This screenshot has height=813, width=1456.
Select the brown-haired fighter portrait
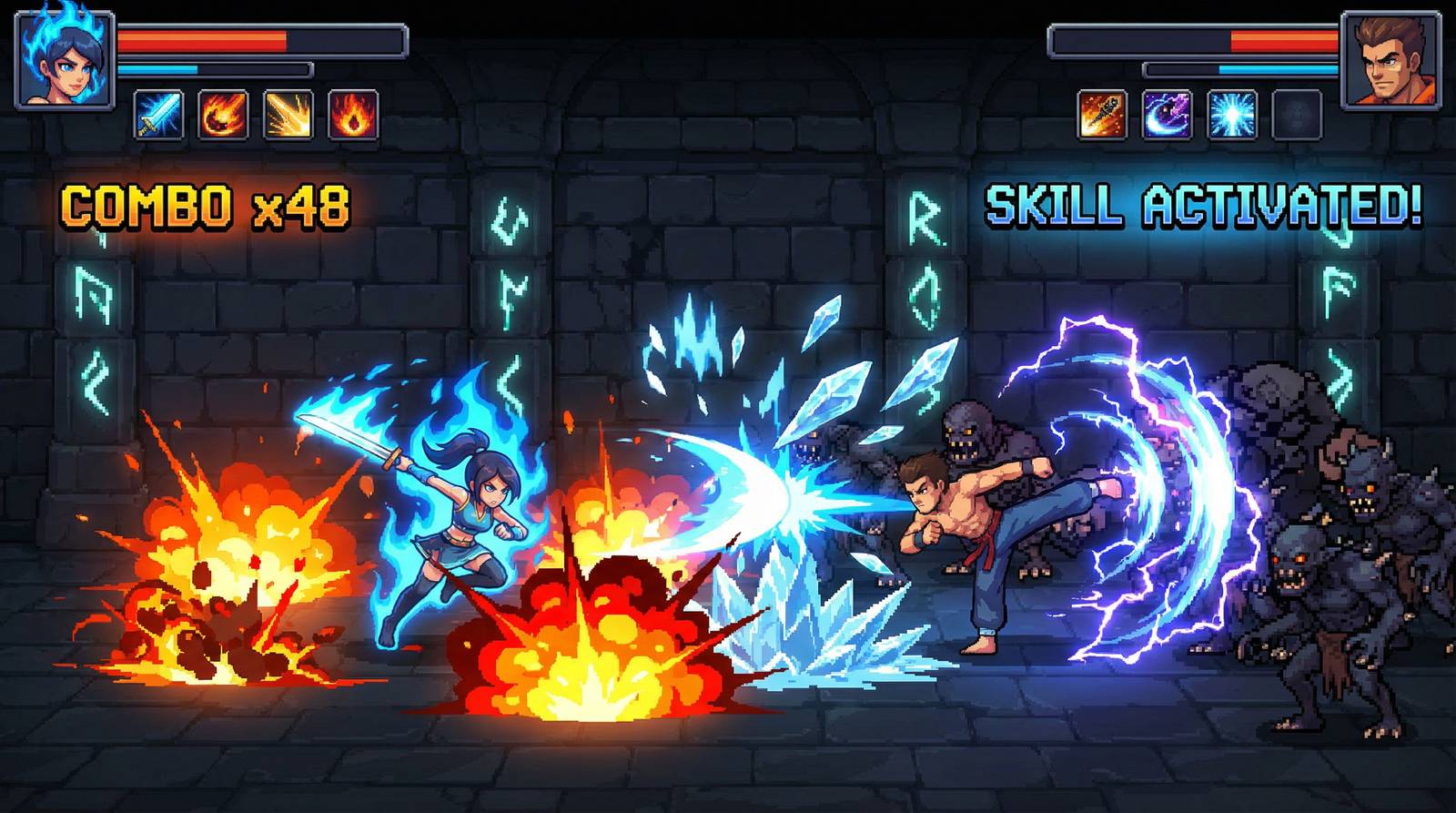click(1390, 60)
